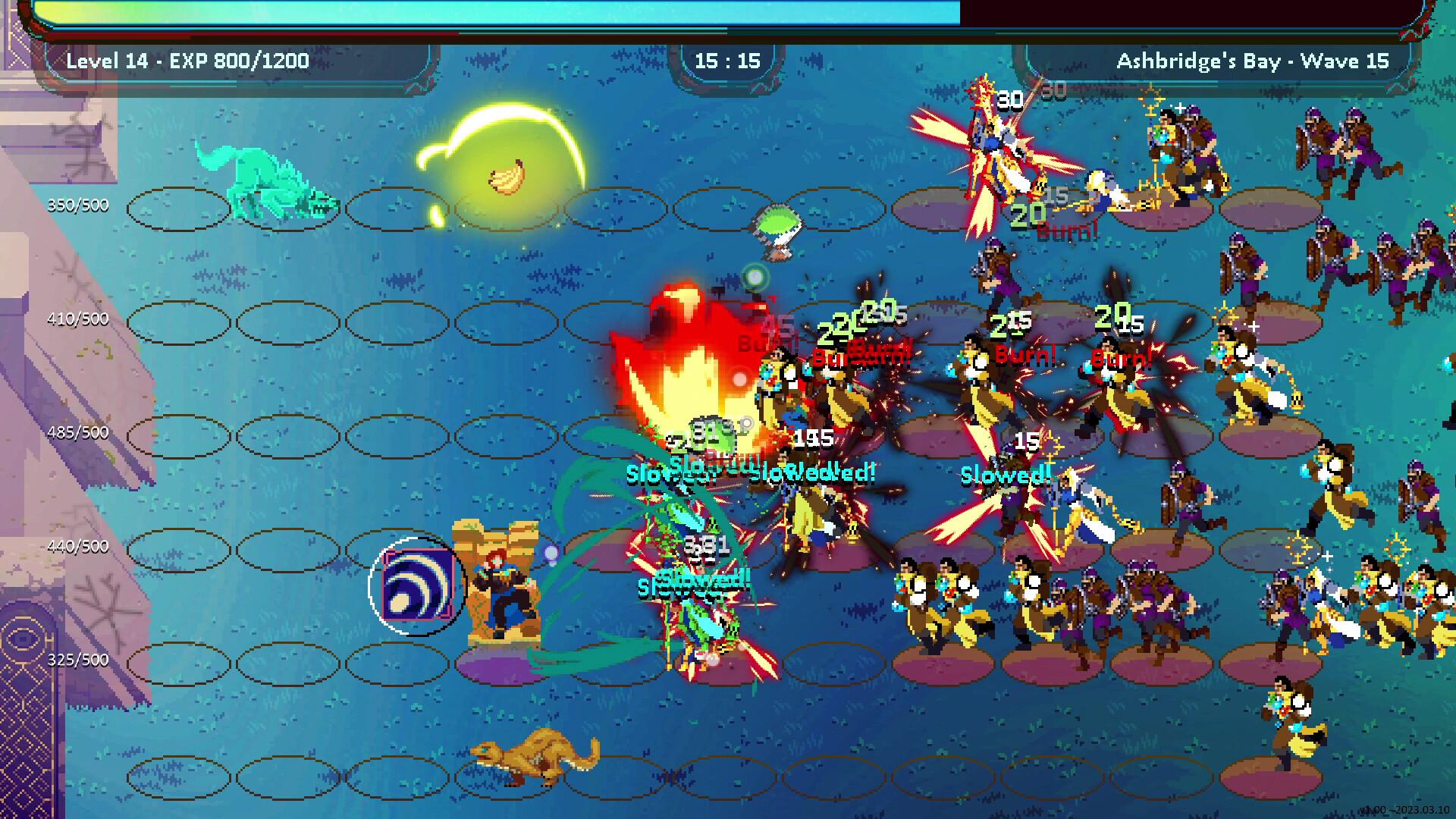
Task: Select the brown dinosaur near the bottom lane
Action: point(531,758)
